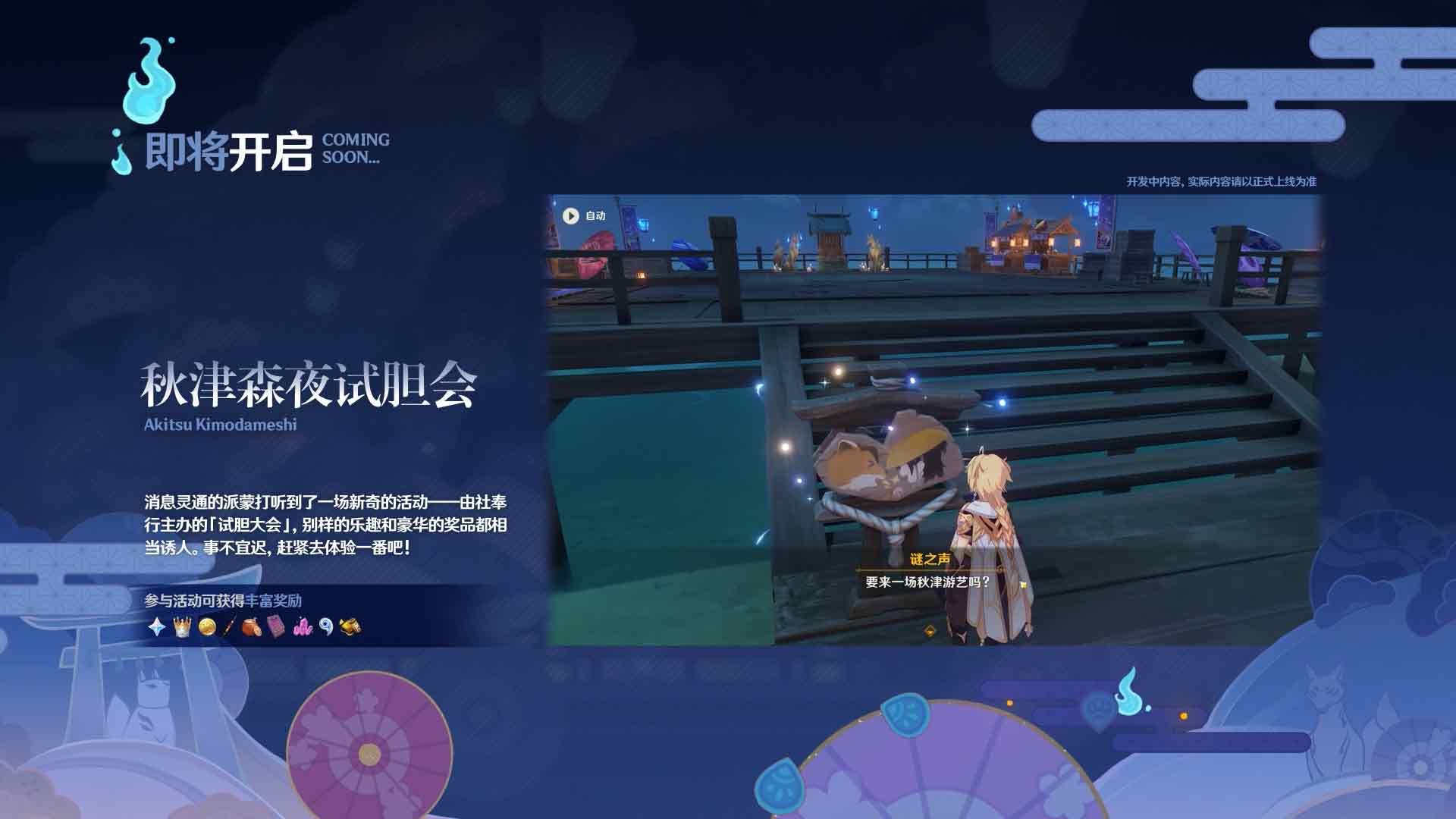1456x819 pixels.
Task: Select the Primogem reward icon
Action: pos(156,627)
